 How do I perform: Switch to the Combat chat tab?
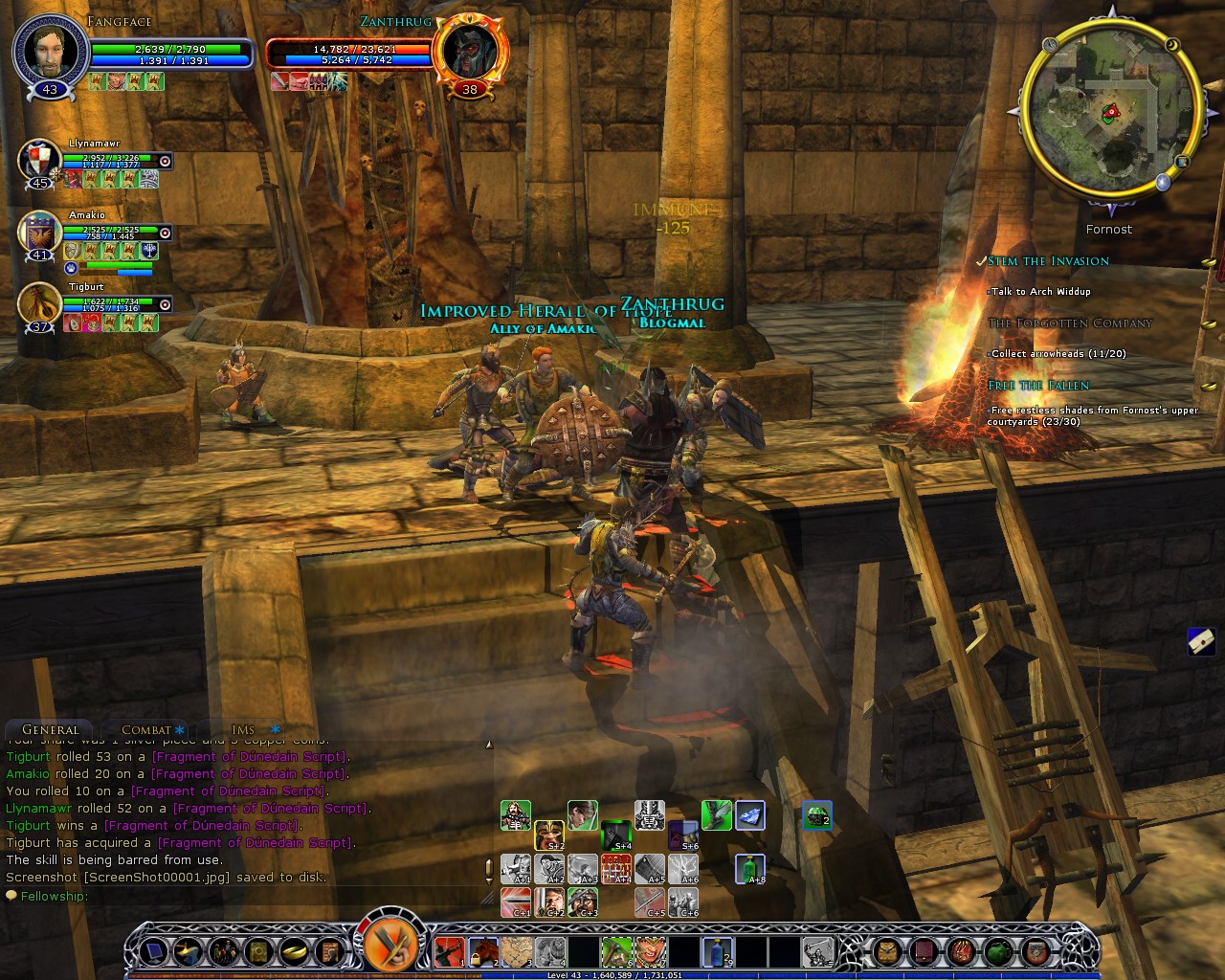146,729
